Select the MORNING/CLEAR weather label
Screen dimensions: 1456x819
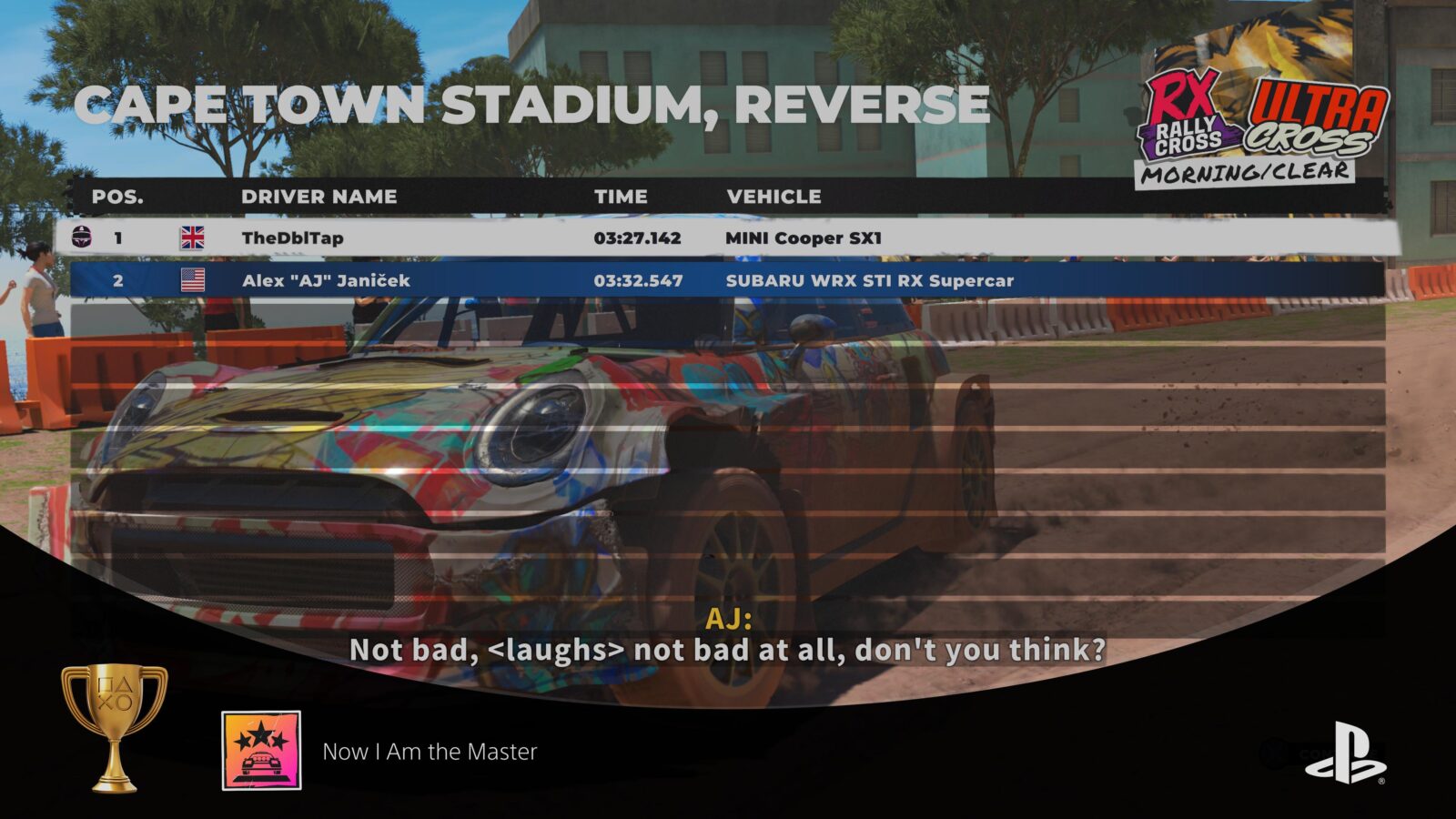click(1246, 173)
